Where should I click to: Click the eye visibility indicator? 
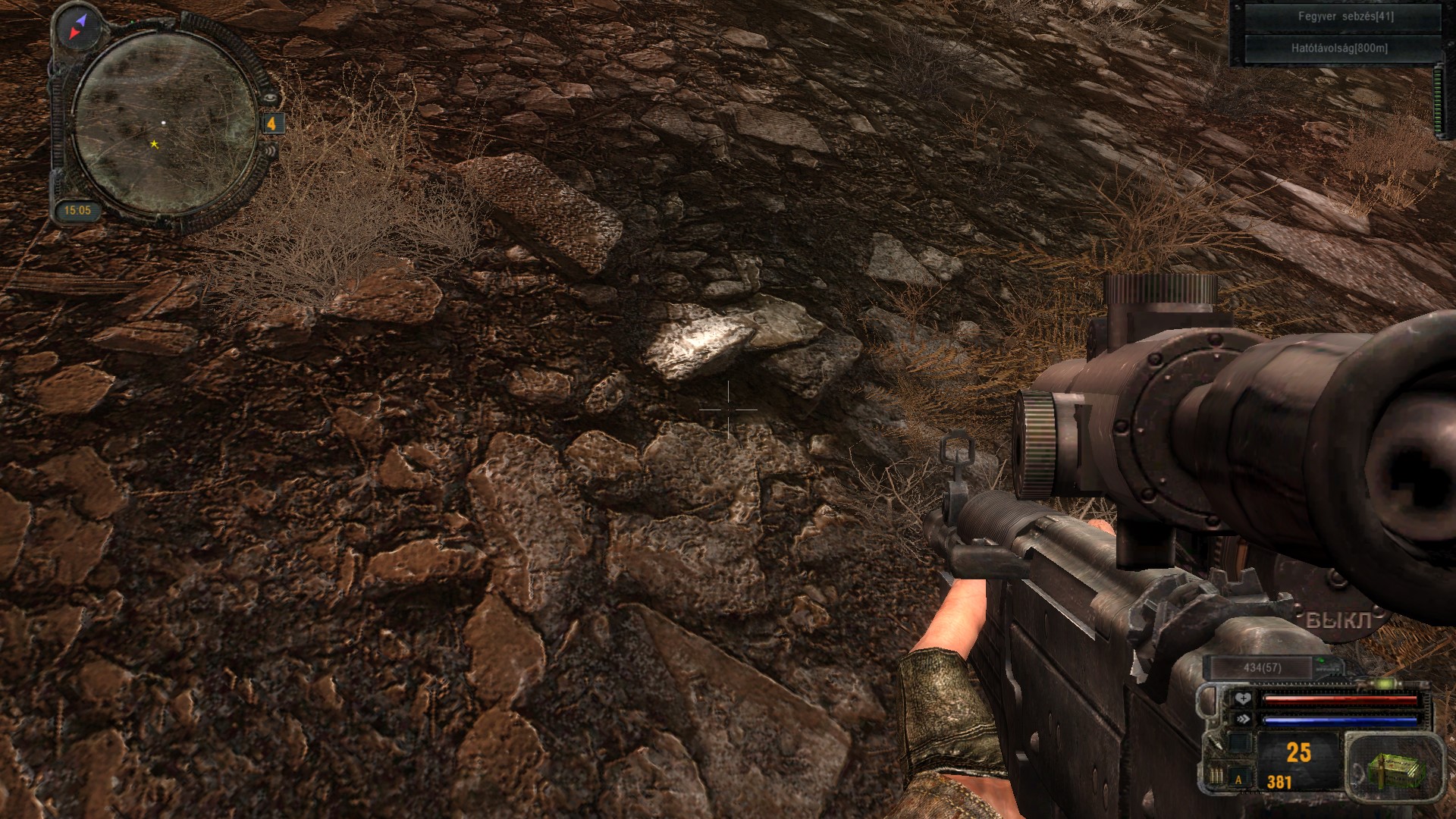[271, 98]
